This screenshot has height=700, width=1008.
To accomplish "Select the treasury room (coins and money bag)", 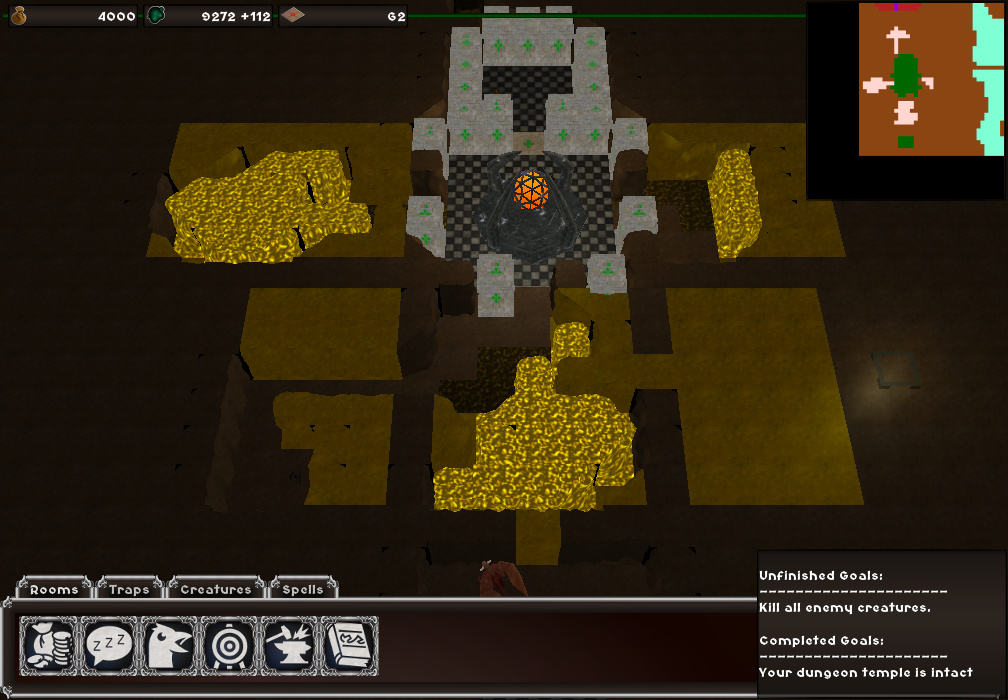I will click(50, 646).
